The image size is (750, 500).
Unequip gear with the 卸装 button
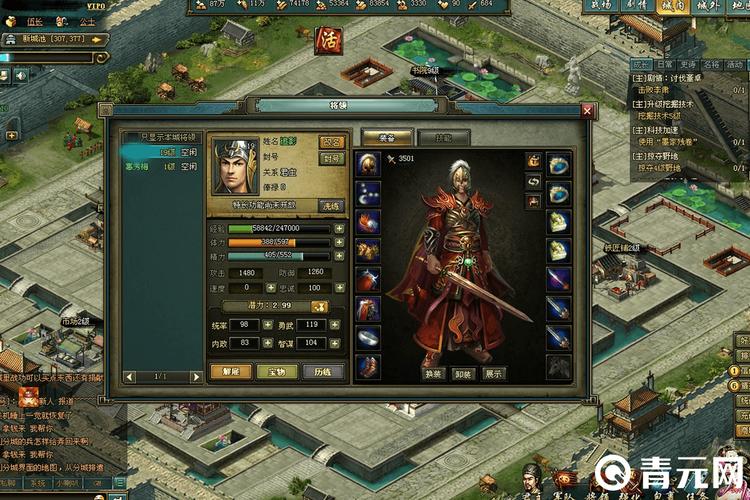point(463,373)
